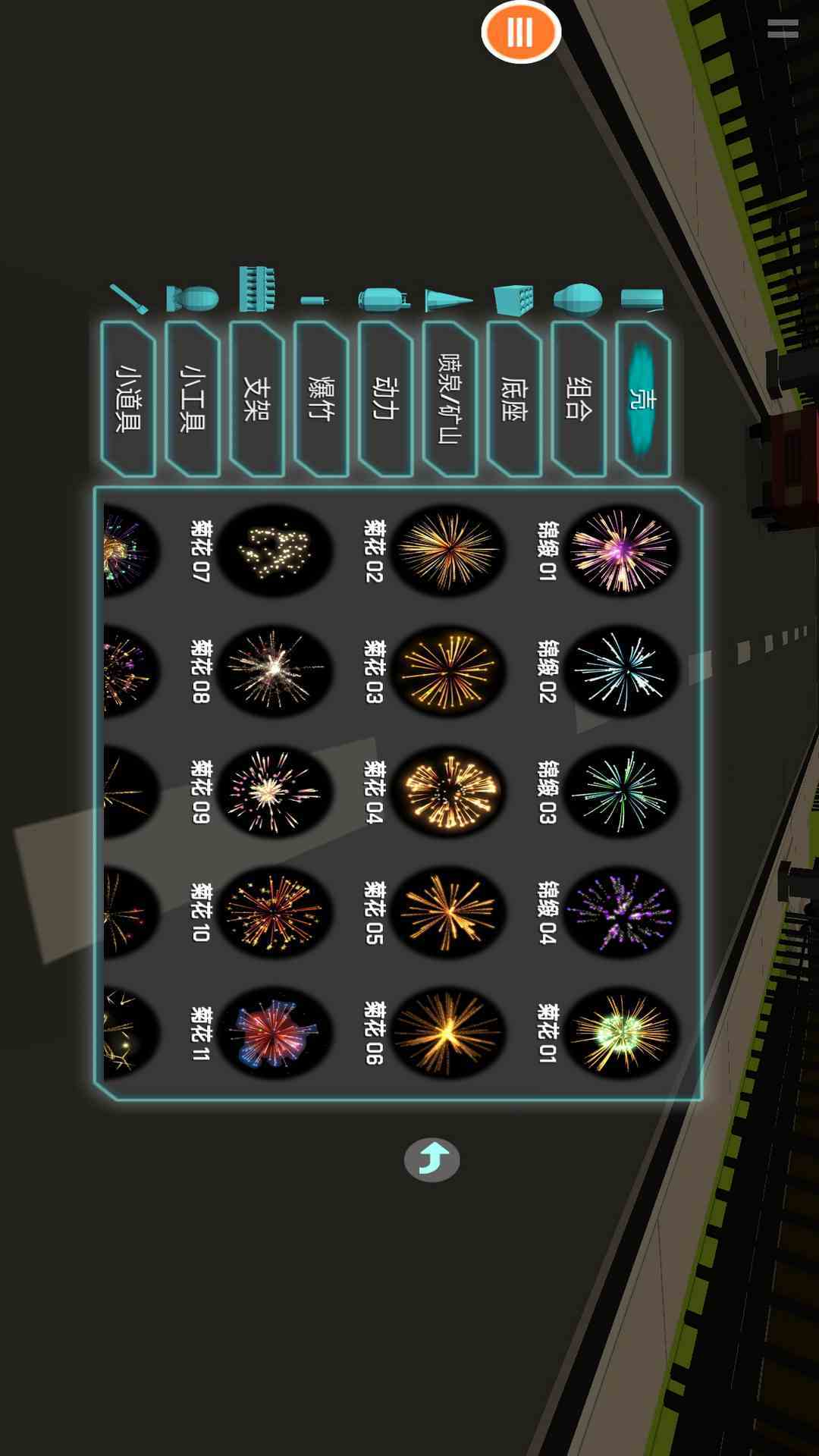
Task: Select the 壳 shell tab
Action: coord(643,399)
